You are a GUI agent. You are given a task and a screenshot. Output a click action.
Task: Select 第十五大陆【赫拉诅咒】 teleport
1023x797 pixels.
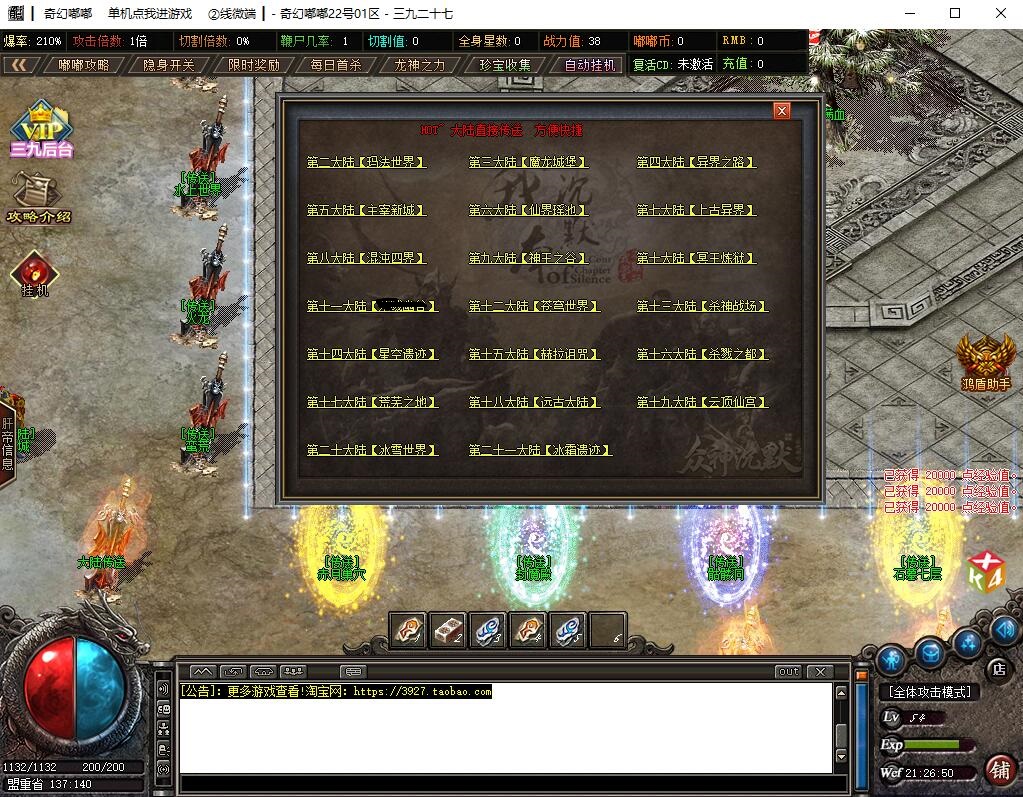pos(534,354)
